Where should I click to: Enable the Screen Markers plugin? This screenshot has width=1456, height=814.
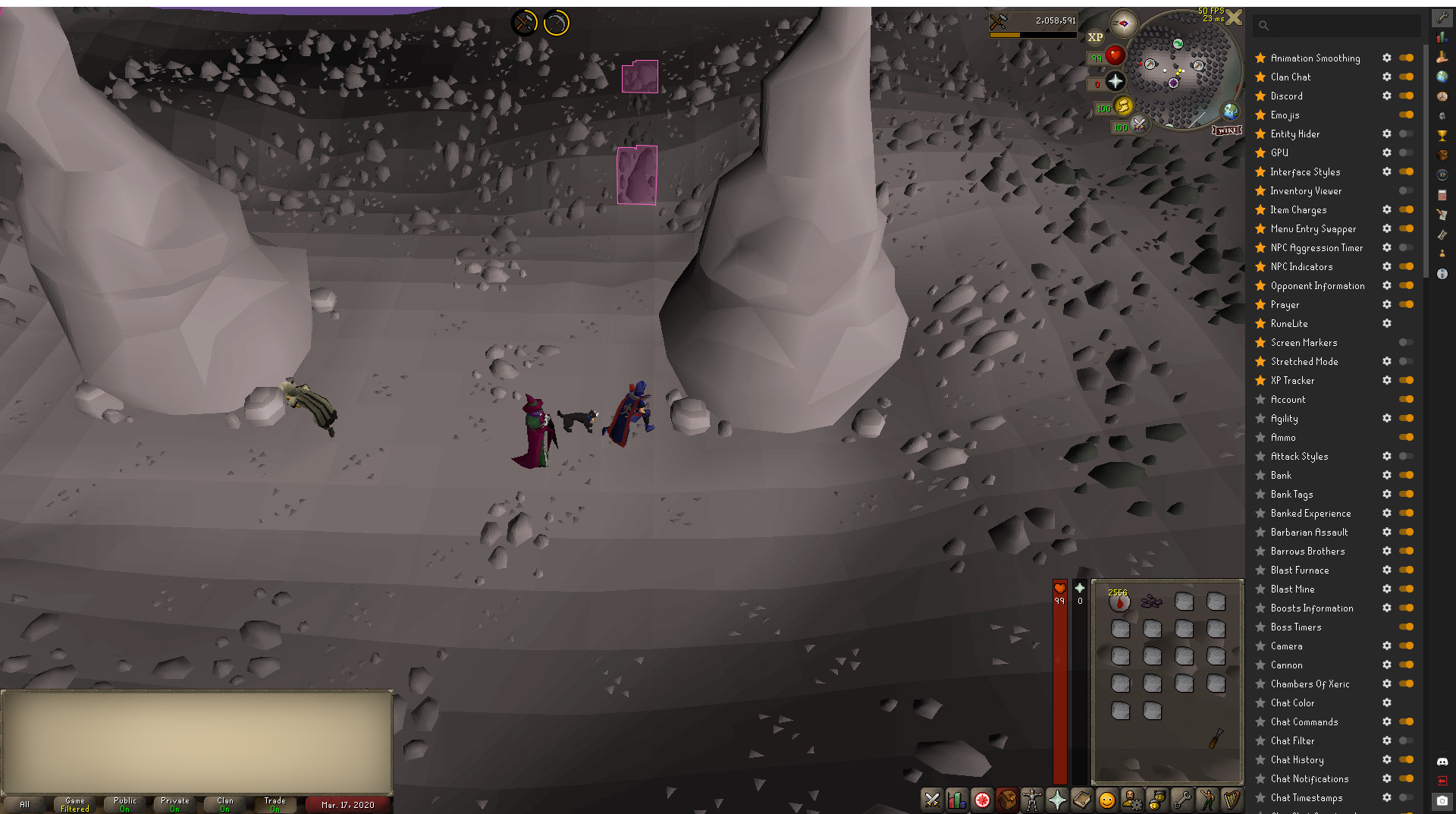[1407, 342]
